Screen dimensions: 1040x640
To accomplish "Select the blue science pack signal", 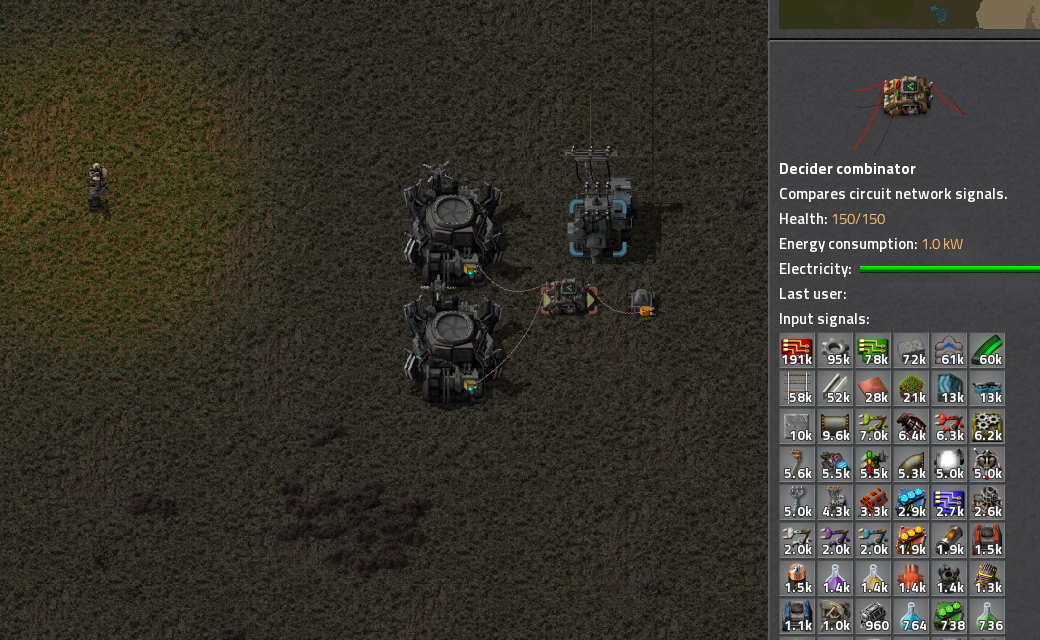I will click(x=911, y=615).
